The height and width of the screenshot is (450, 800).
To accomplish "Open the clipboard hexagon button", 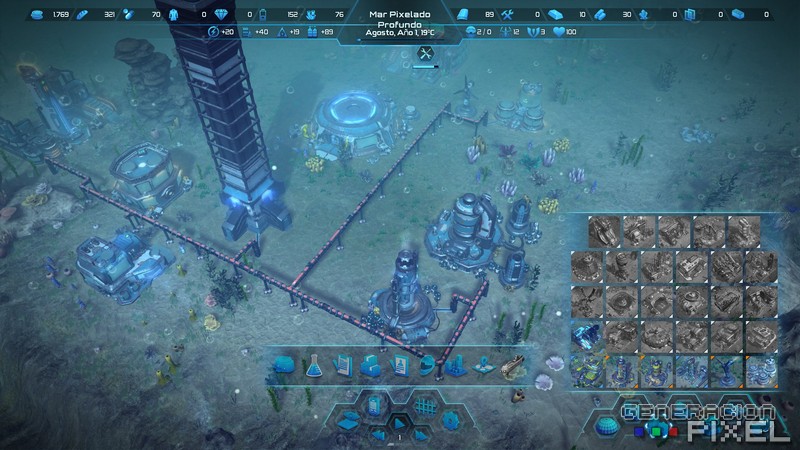I will (x=376, y=406).
